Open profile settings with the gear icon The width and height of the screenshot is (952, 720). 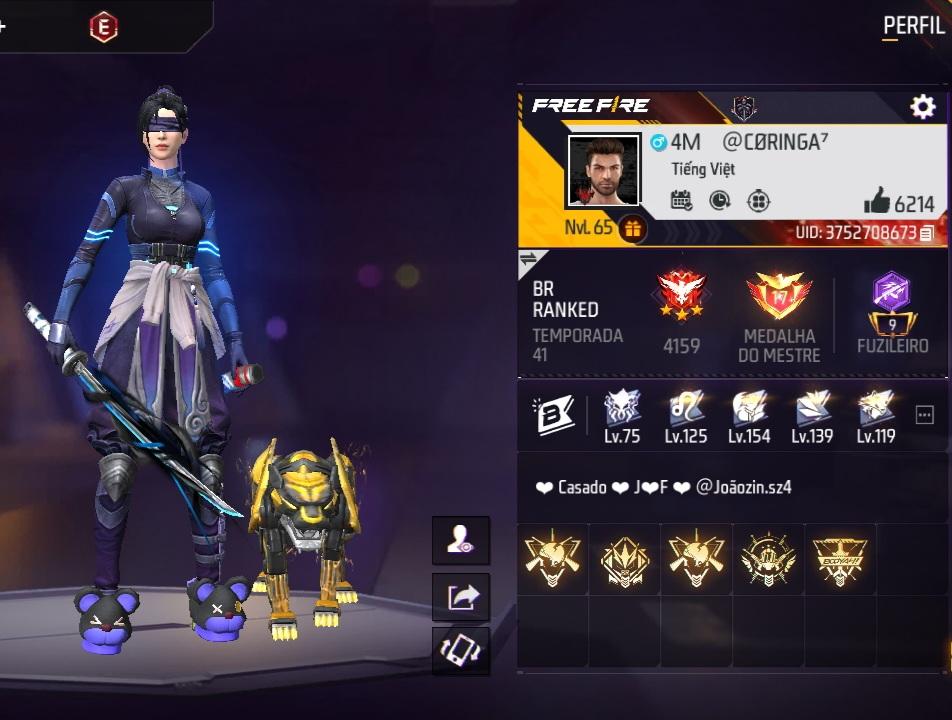click(x=921, y=107)
